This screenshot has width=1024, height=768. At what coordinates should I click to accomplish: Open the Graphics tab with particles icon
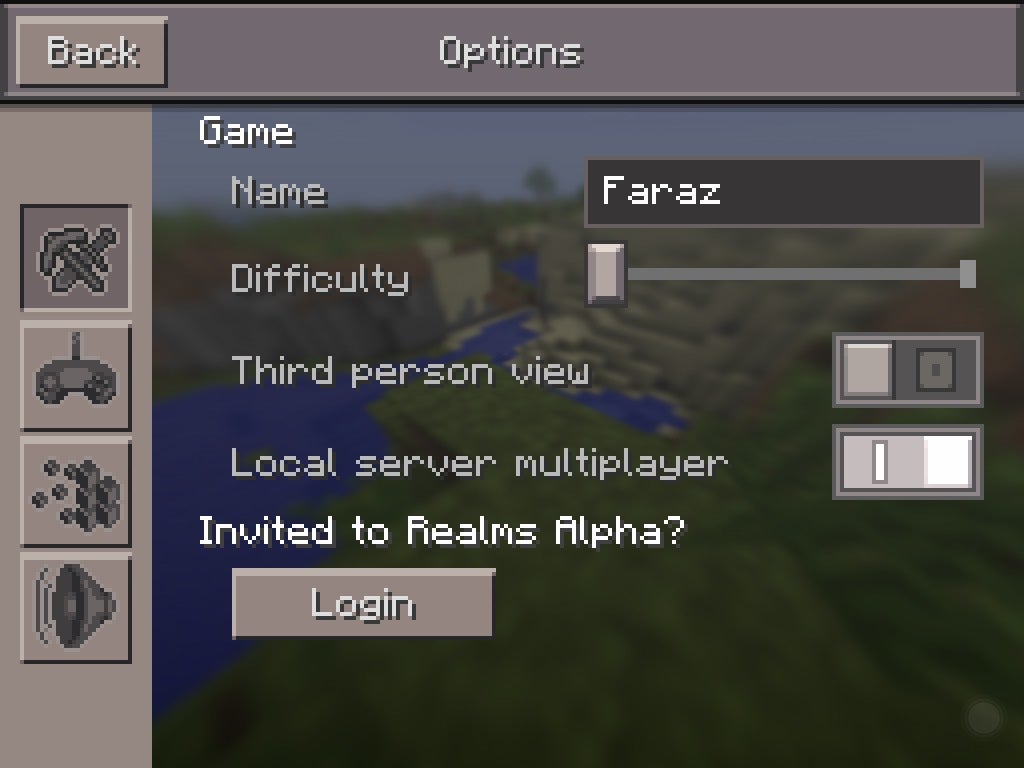[76, 492]
